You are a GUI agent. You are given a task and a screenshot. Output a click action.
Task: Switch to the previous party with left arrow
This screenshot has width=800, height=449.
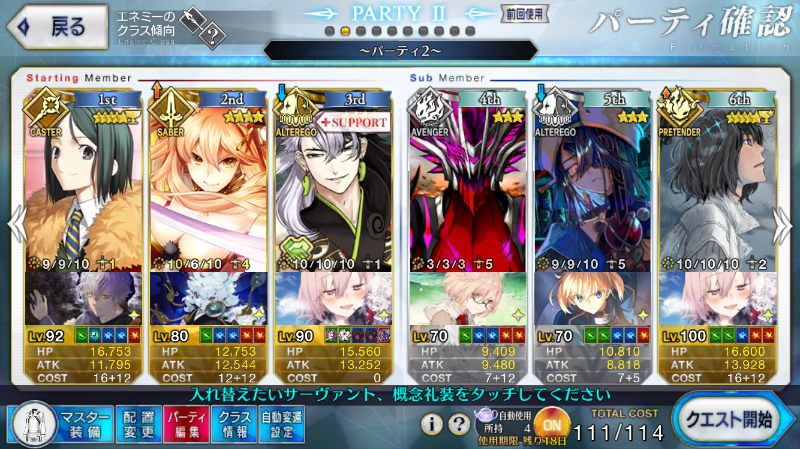tap(11, 225)
